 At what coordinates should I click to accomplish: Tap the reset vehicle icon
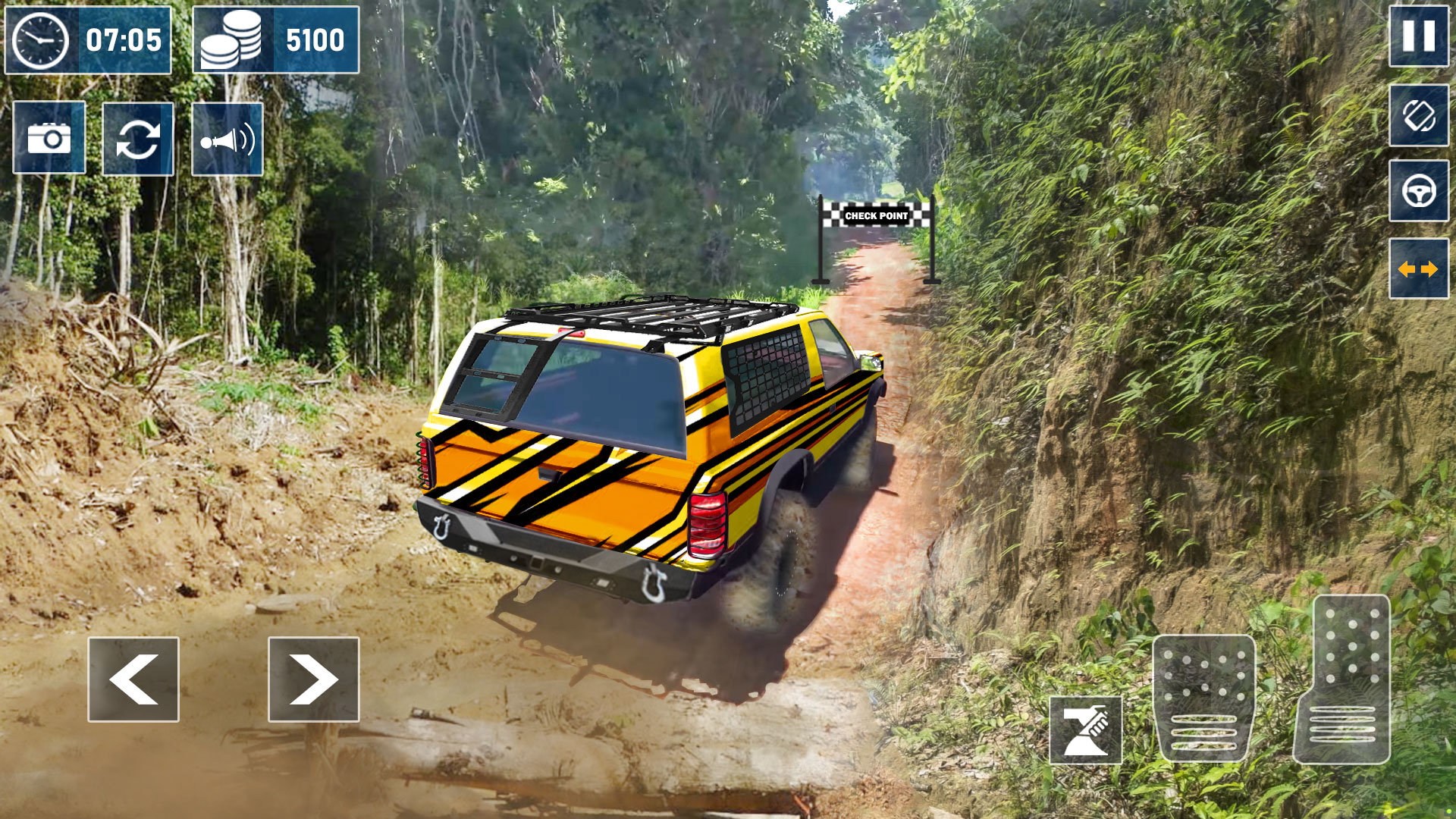click(138, 140)
